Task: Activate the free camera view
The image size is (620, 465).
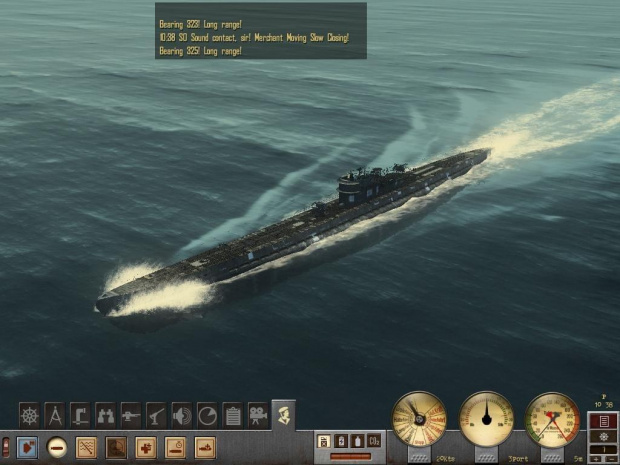Action: pyautogui.click(x=258, y=414)
